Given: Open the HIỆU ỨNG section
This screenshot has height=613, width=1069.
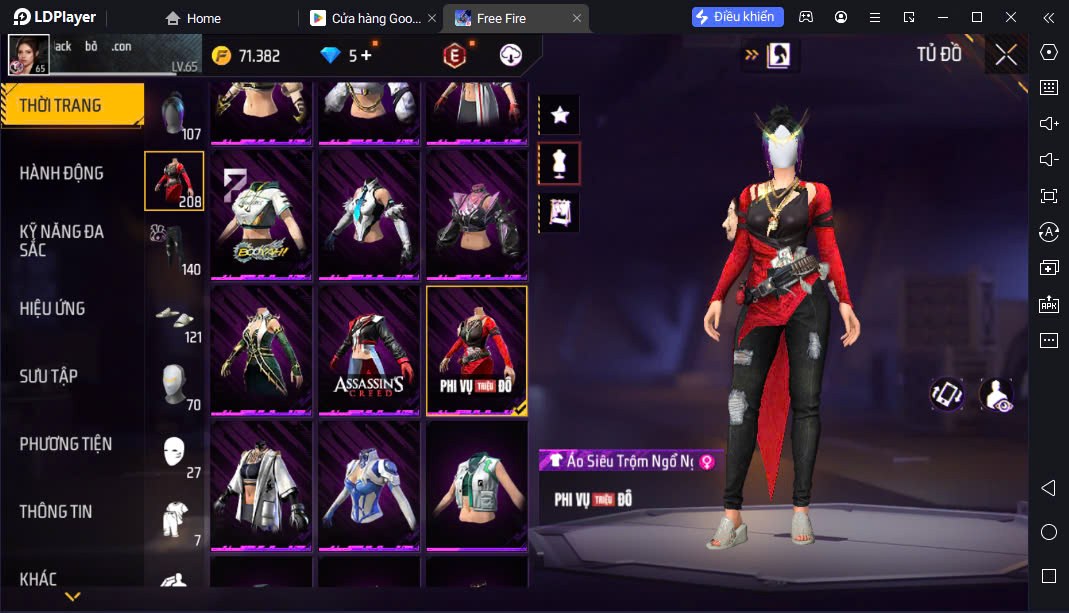Looking at the screenshot, I should point(52,308).
